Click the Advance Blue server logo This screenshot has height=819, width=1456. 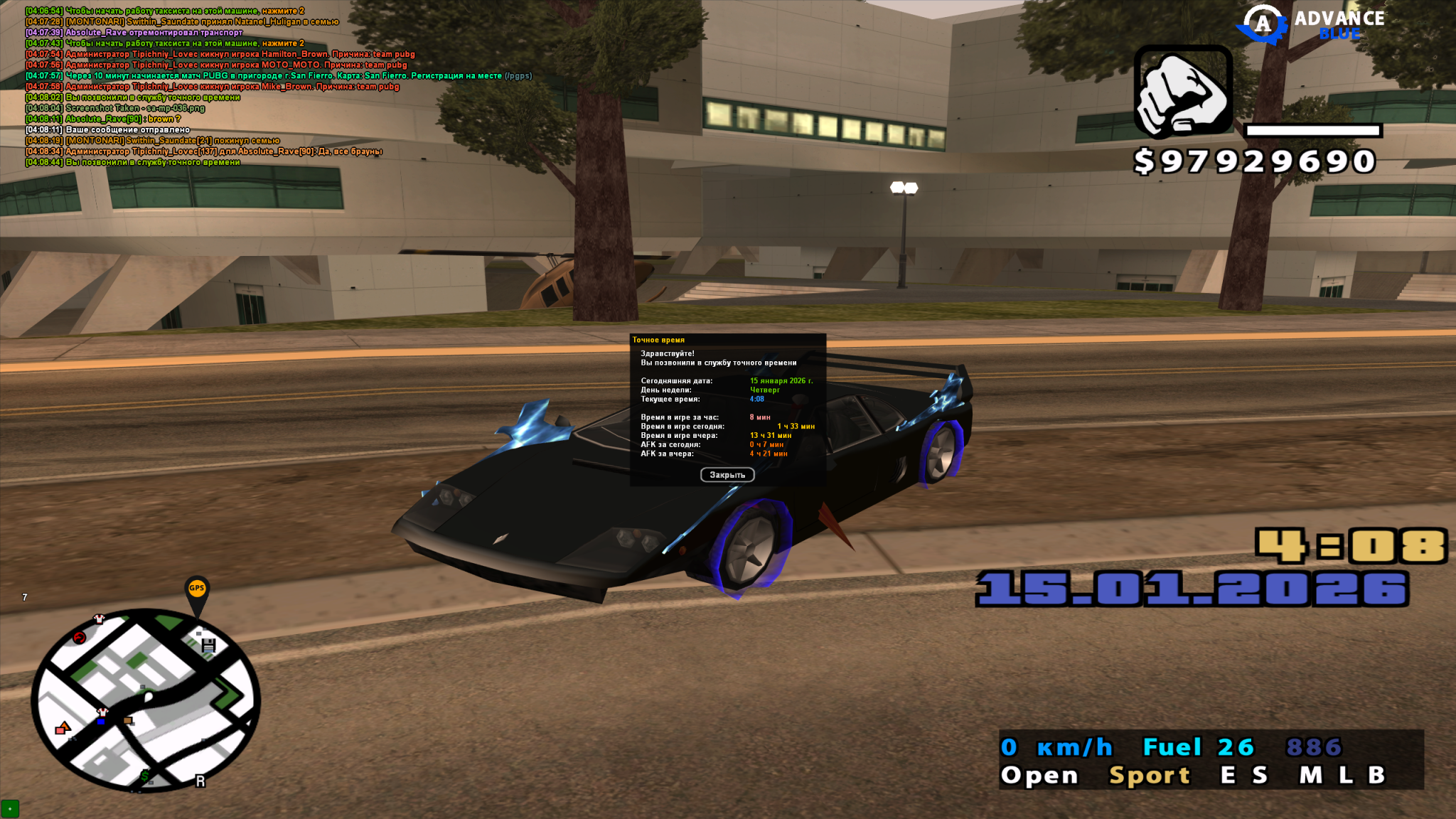(x=1312, y=25)
